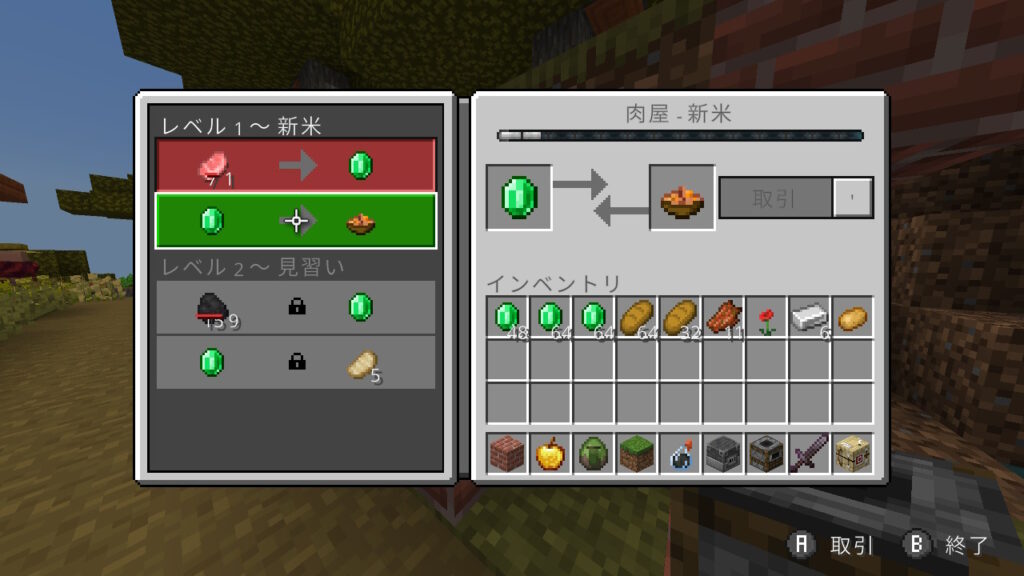Select the fletching table hotbar slot

852,454
